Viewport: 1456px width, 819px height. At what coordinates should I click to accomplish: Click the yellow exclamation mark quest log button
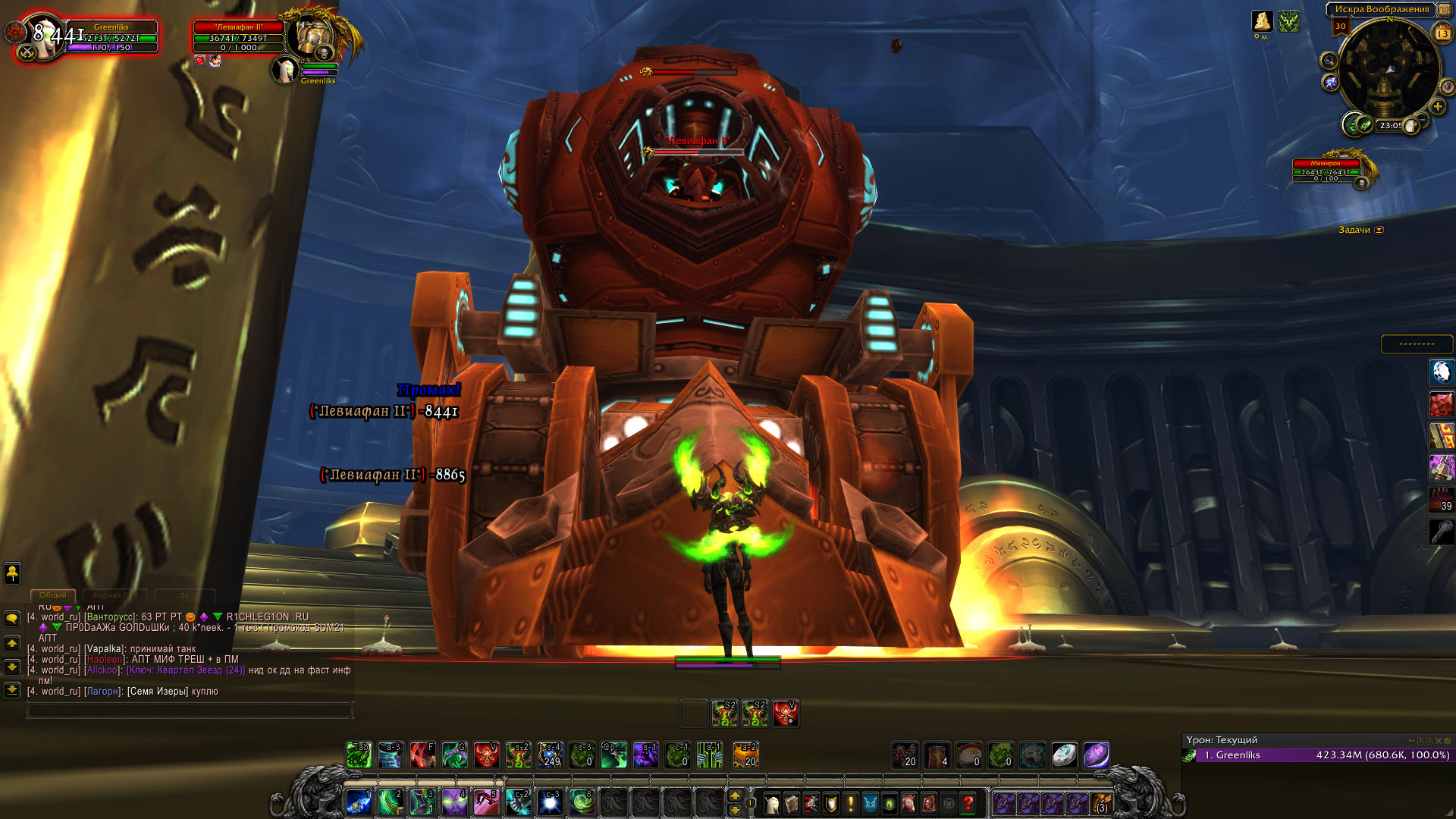[851, 803]
